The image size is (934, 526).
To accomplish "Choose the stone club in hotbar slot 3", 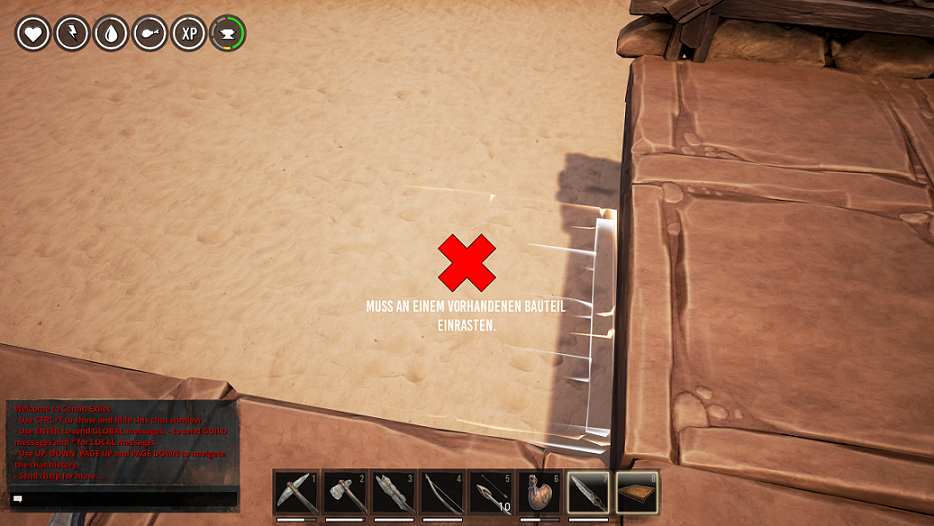I will pyautogui.click(x=394, y=493).
